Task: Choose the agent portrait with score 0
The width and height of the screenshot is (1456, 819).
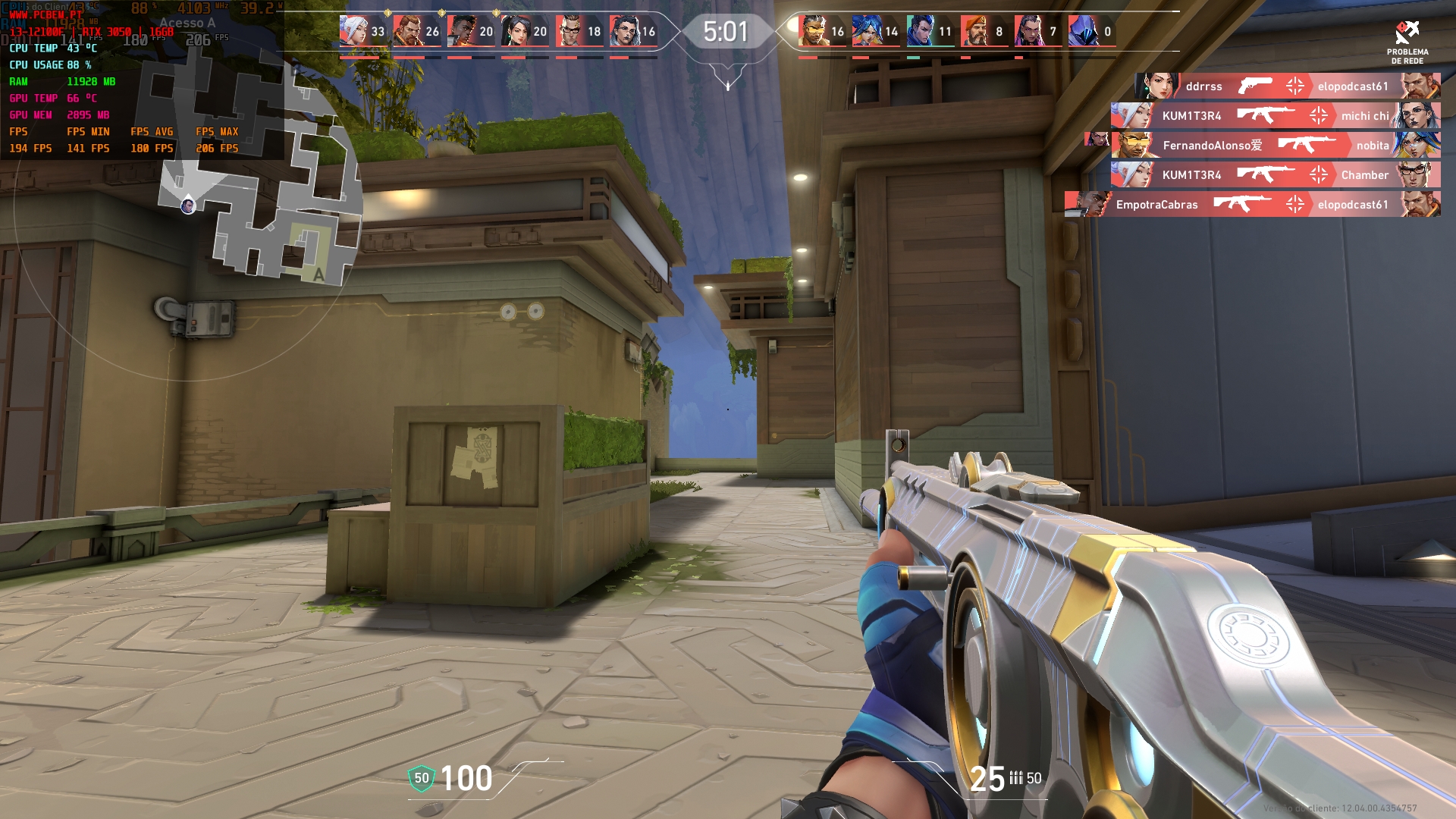Action: (x=1081, y=31)
